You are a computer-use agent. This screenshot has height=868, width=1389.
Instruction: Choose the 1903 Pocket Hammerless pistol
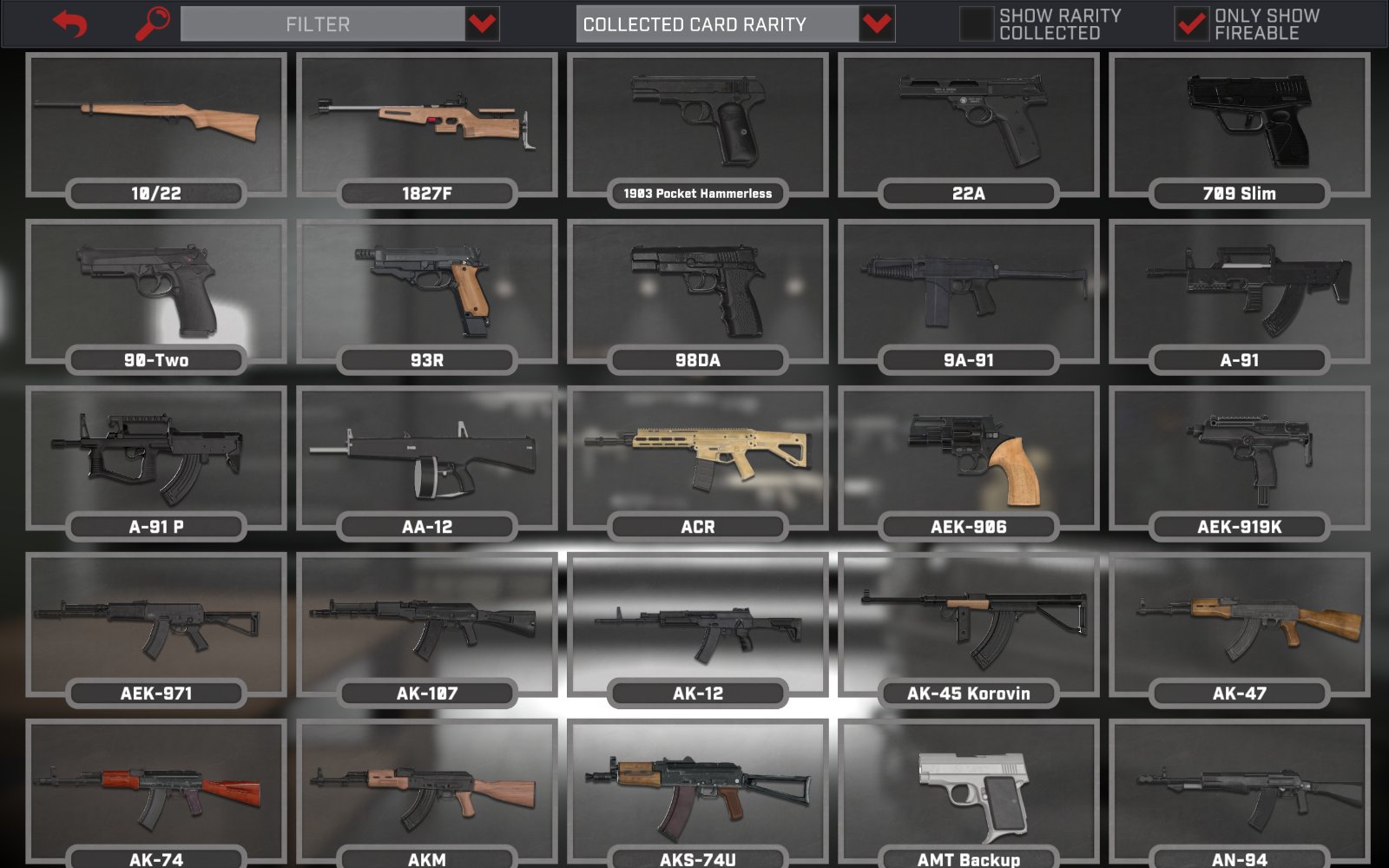click(698, 126)
